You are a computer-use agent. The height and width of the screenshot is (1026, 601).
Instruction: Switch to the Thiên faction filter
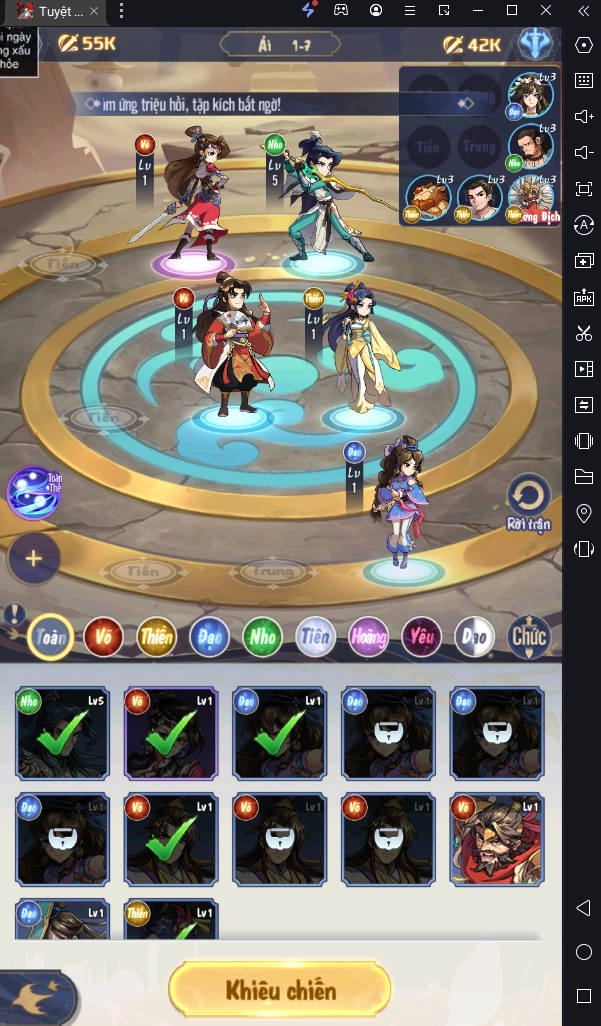click(x=156, y=637)
